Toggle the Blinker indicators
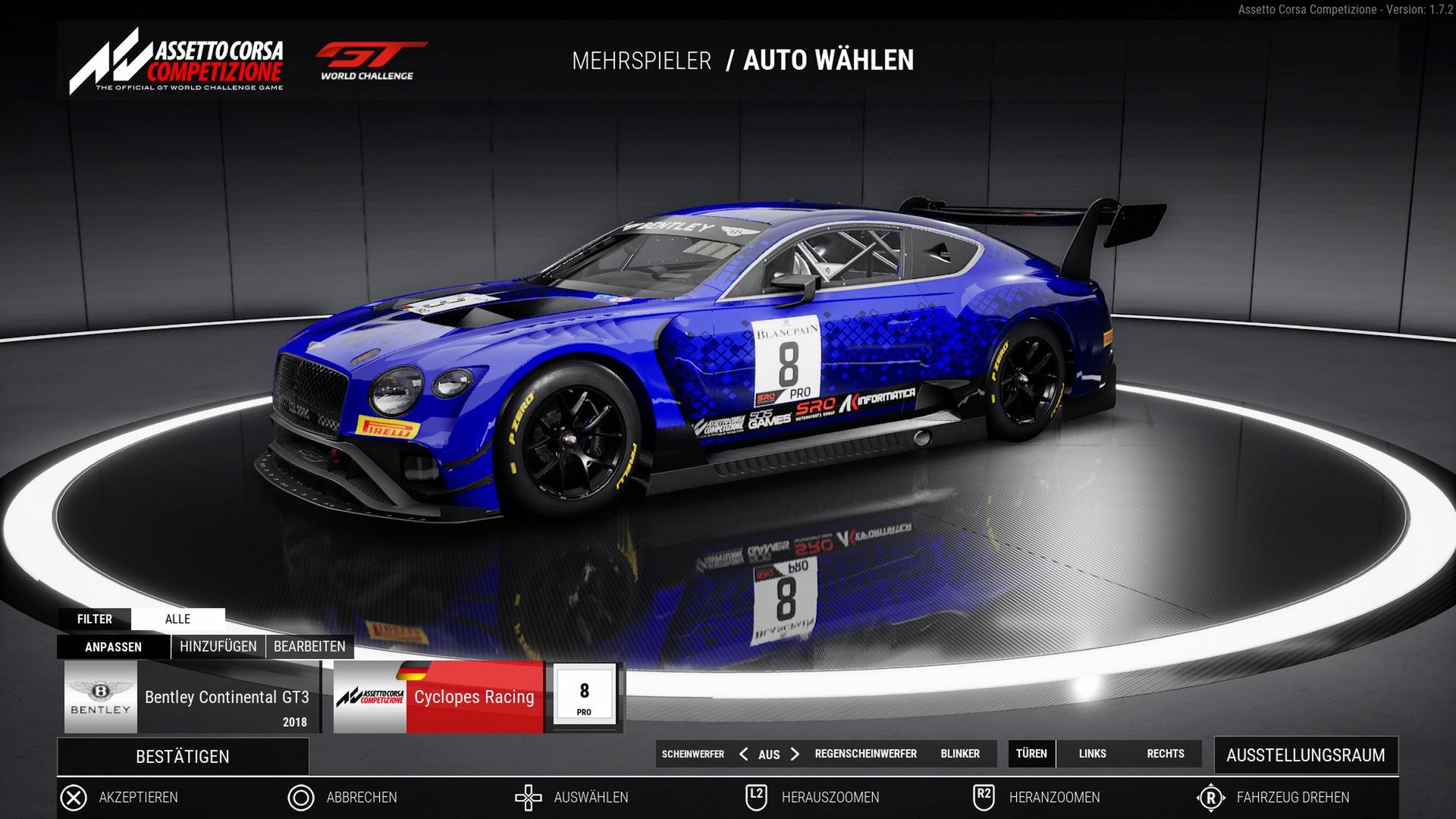 point(960,754)
